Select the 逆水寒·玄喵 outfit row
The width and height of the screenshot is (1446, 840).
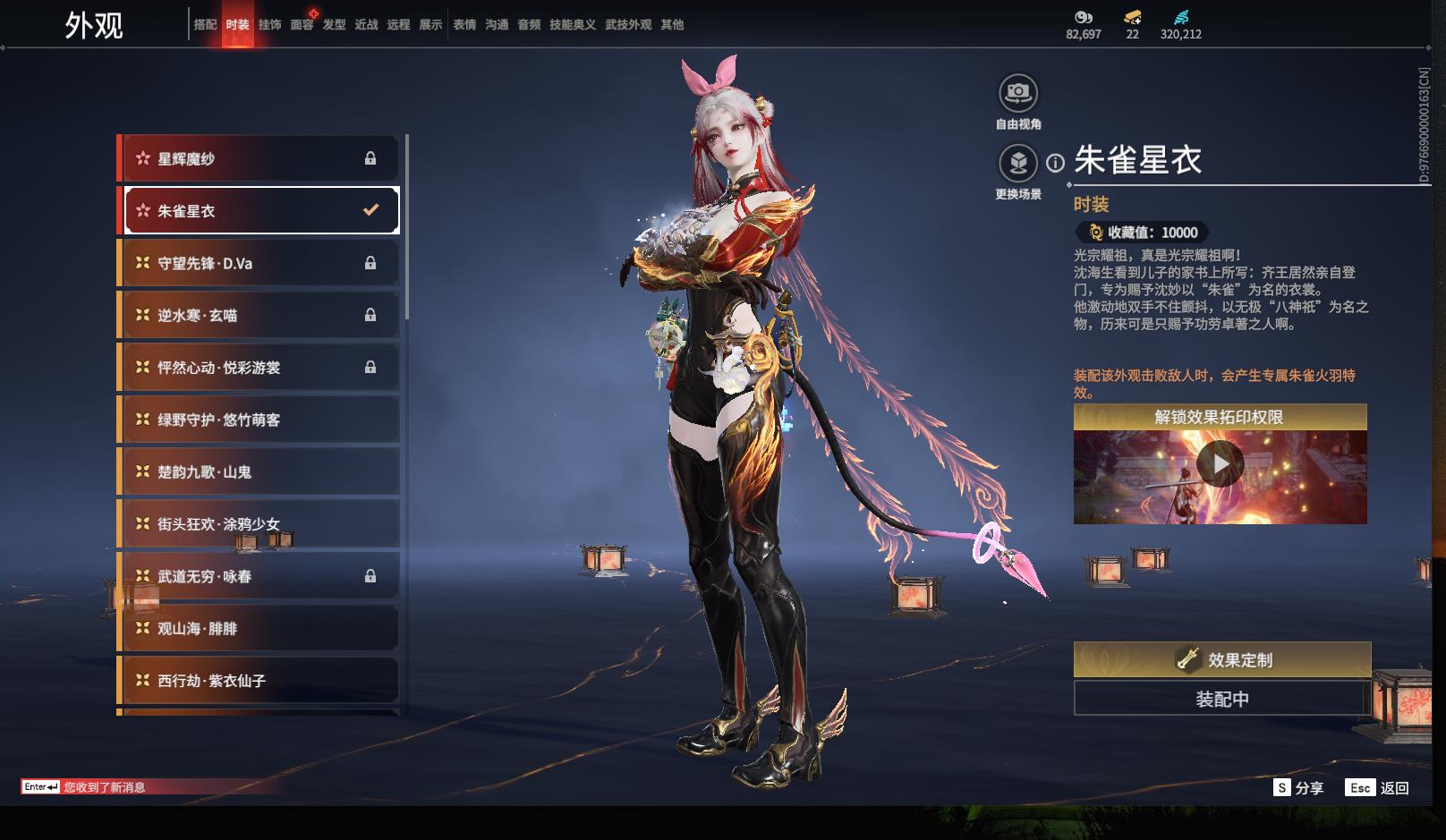coord(259,315)
